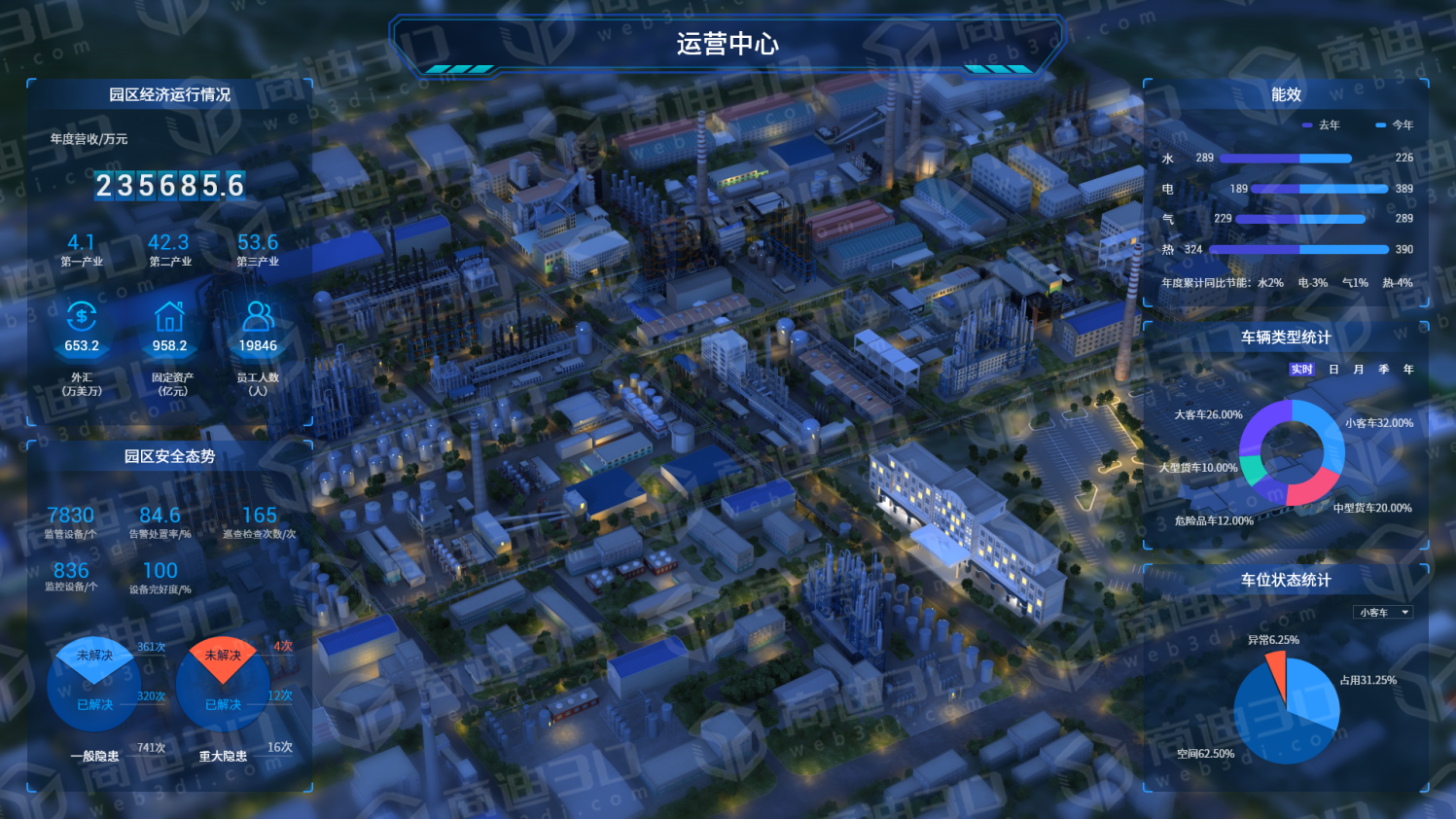1456x819 pixels.
Task: Select the 实时 time filter tab
Action: point(1301,370)
